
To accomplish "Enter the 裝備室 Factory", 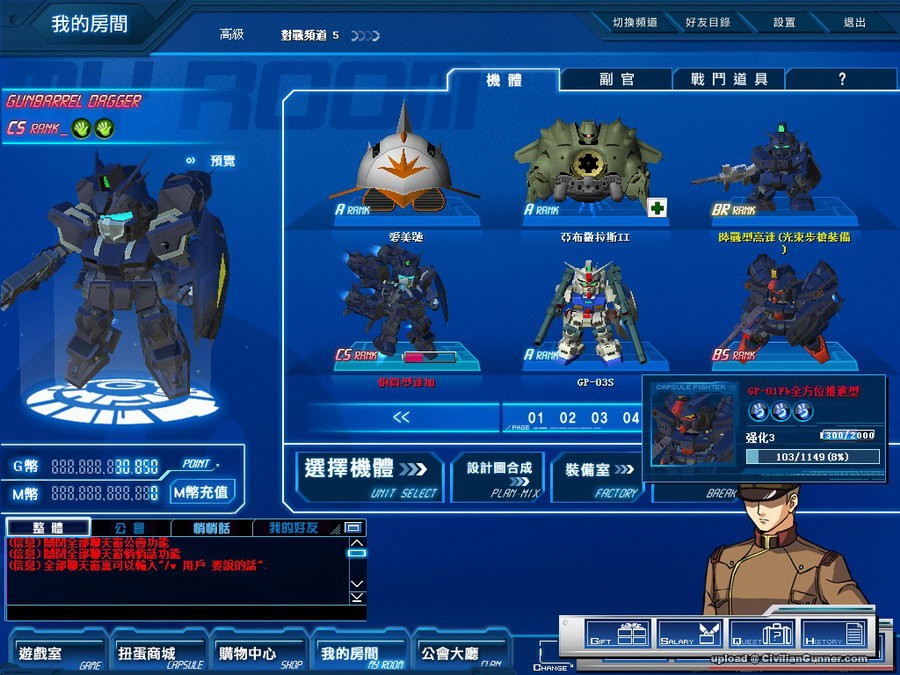I will click(x=598, y=474).
